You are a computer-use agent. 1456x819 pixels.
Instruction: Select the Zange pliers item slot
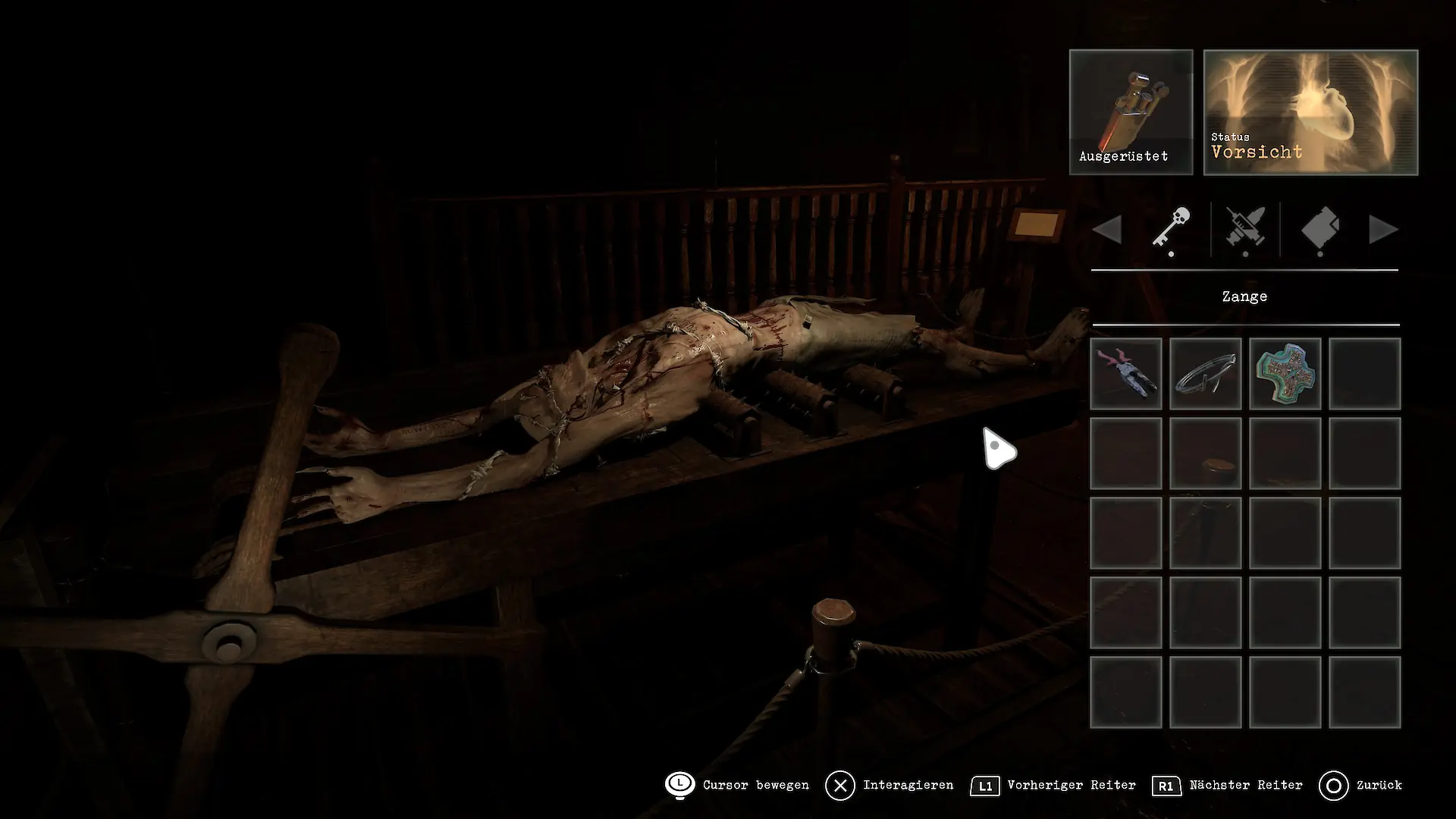coord(1126,374)
